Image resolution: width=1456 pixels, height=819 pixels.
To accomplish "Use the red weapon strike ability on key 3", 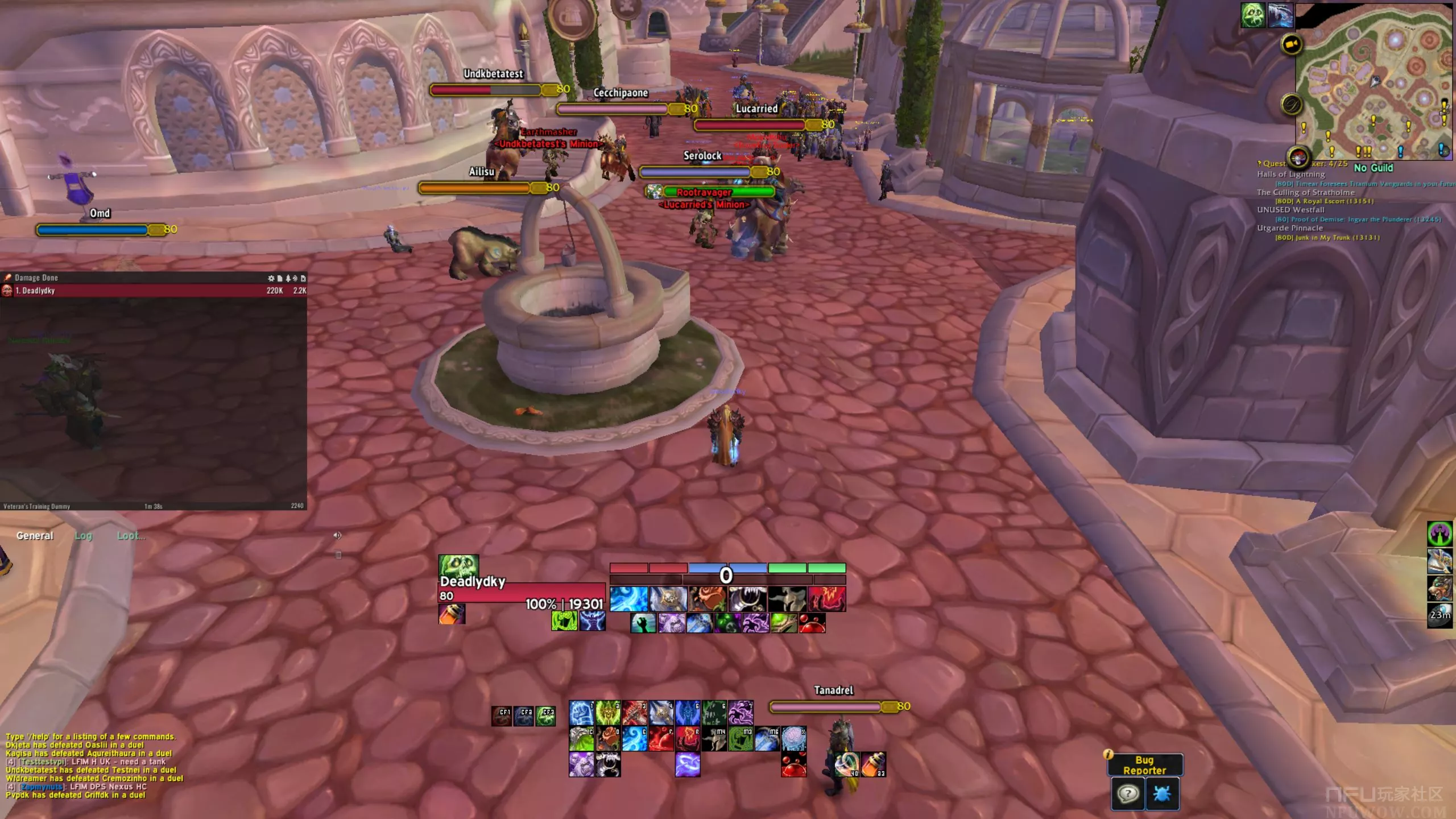I will pos(634,713).
